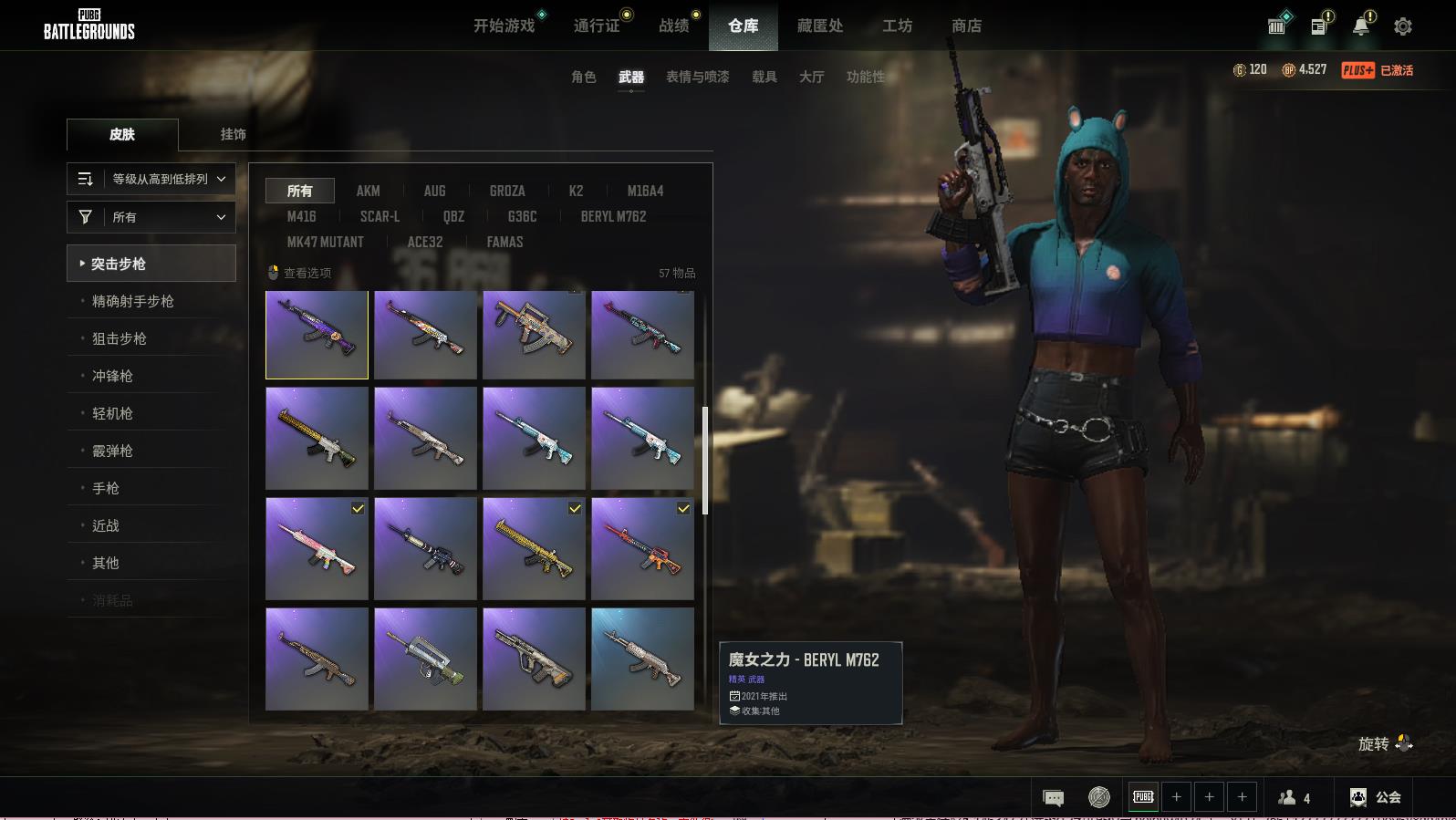Select the 角色 character sub-tab

583,77
